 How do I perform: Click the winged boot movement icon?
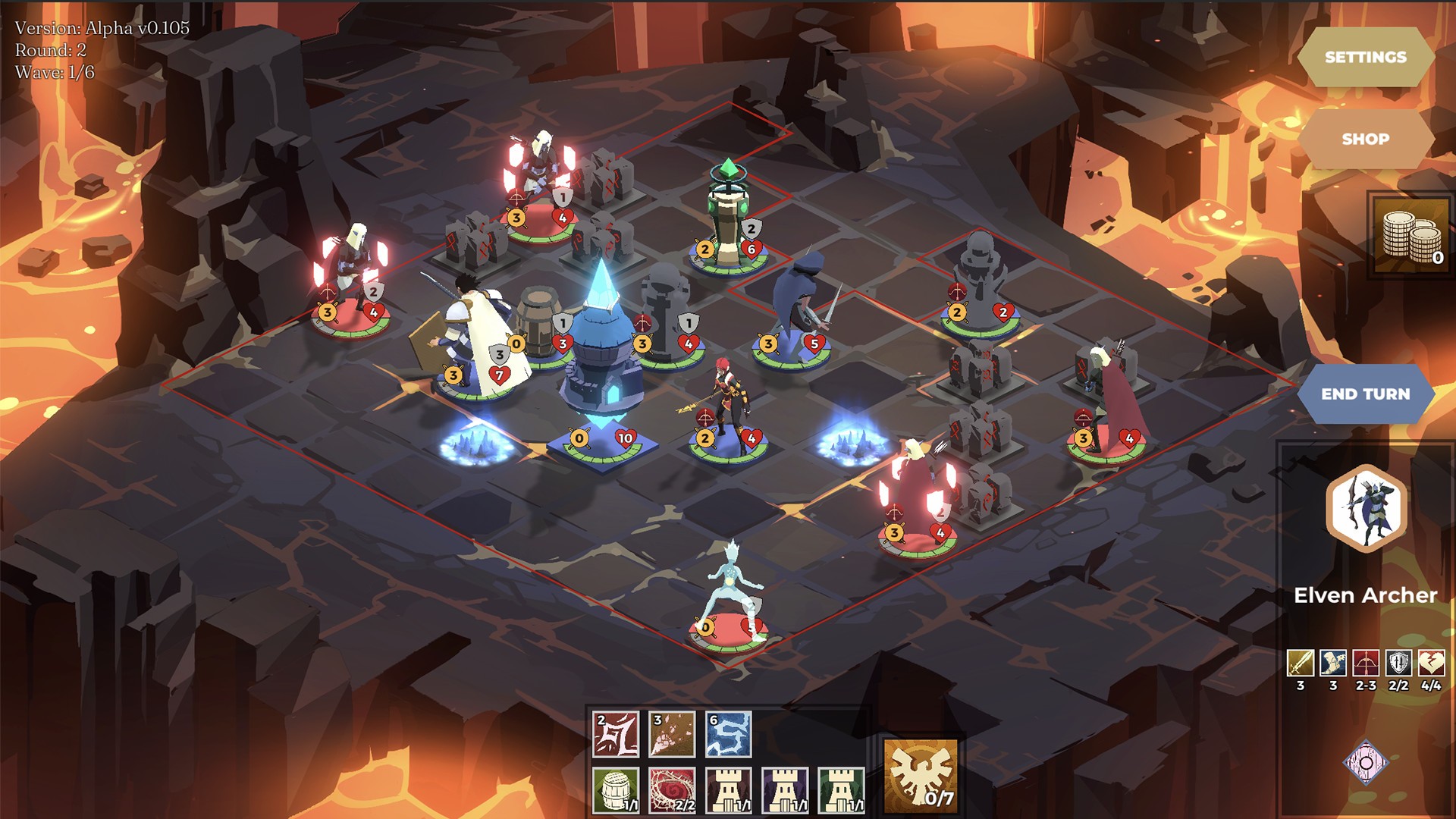click(x=1333, y=663)
